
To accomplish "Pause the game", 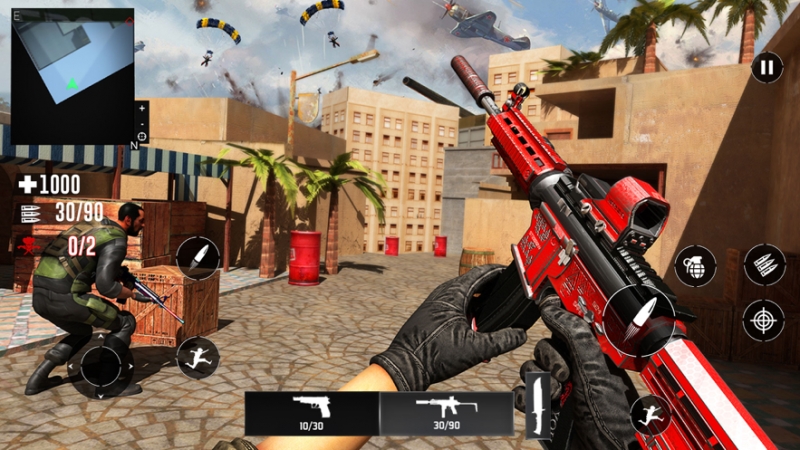I will click(766, 68).
